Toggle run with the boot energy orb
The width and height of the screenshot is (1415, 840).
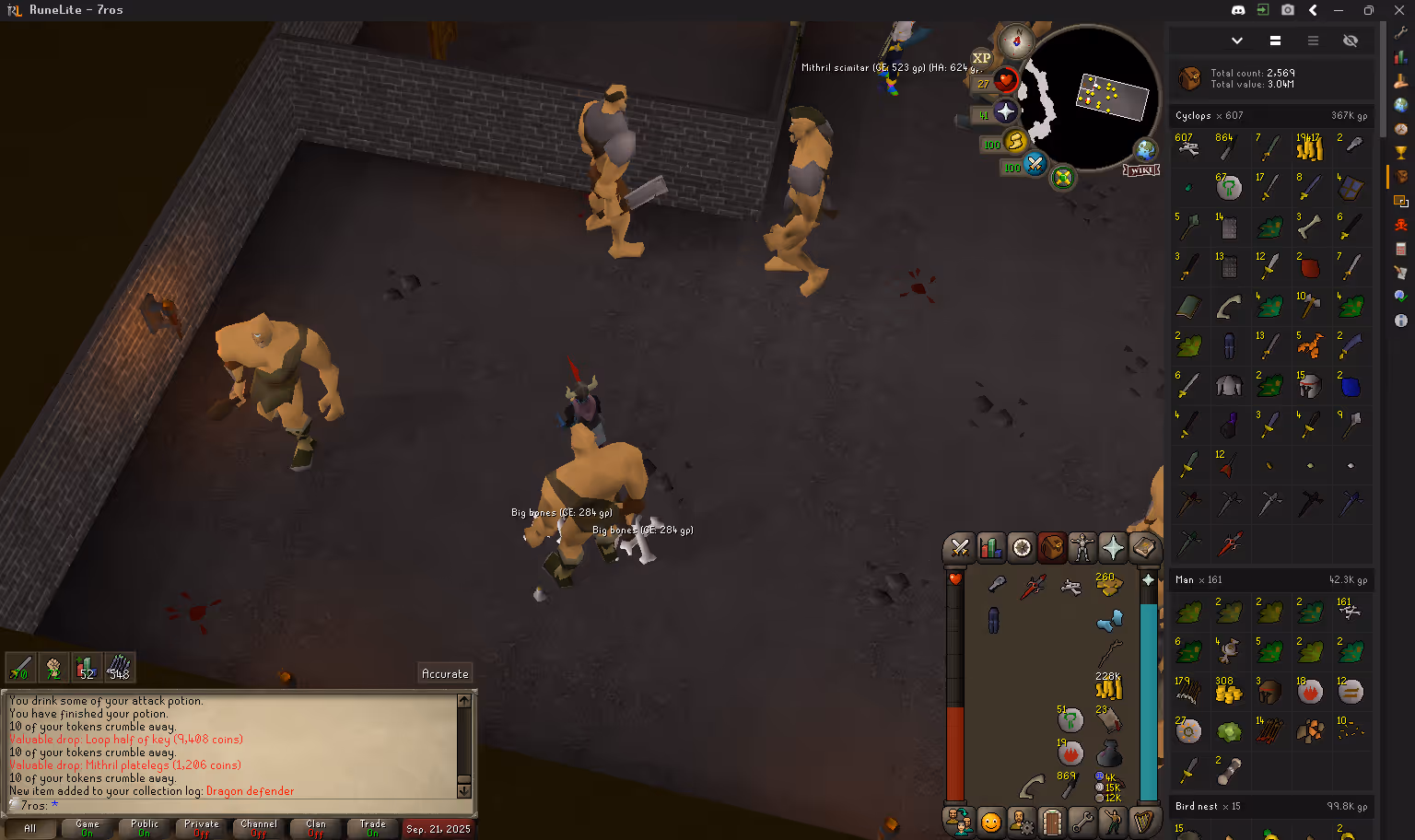[1015, 141]
